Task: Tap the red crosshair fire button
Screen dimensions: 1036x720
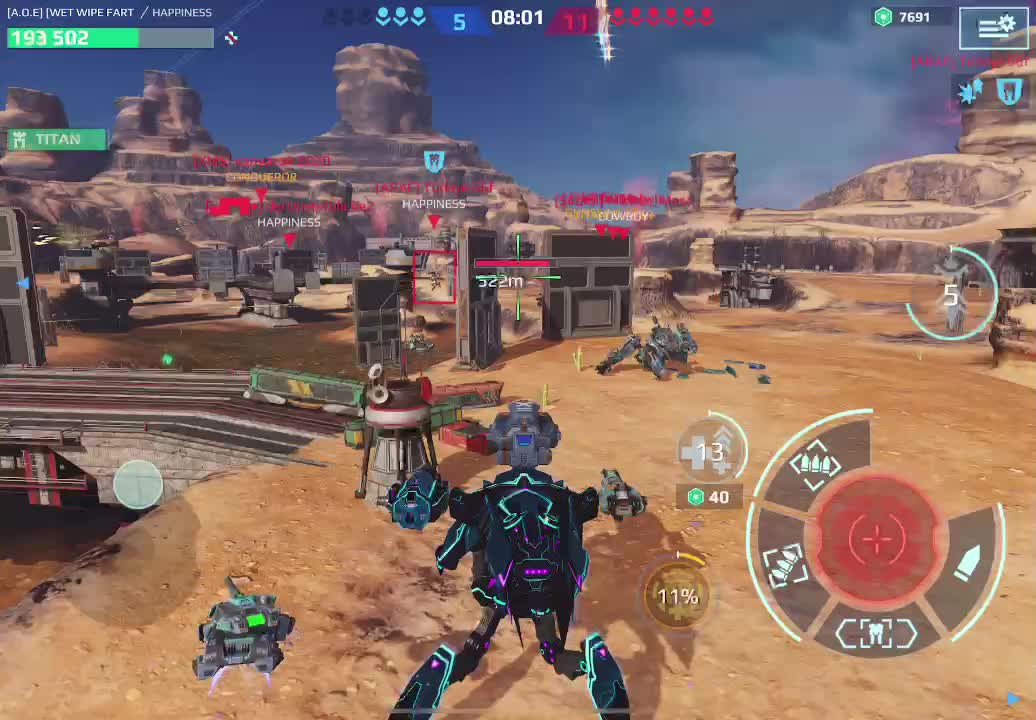Action: click(877, 540)
